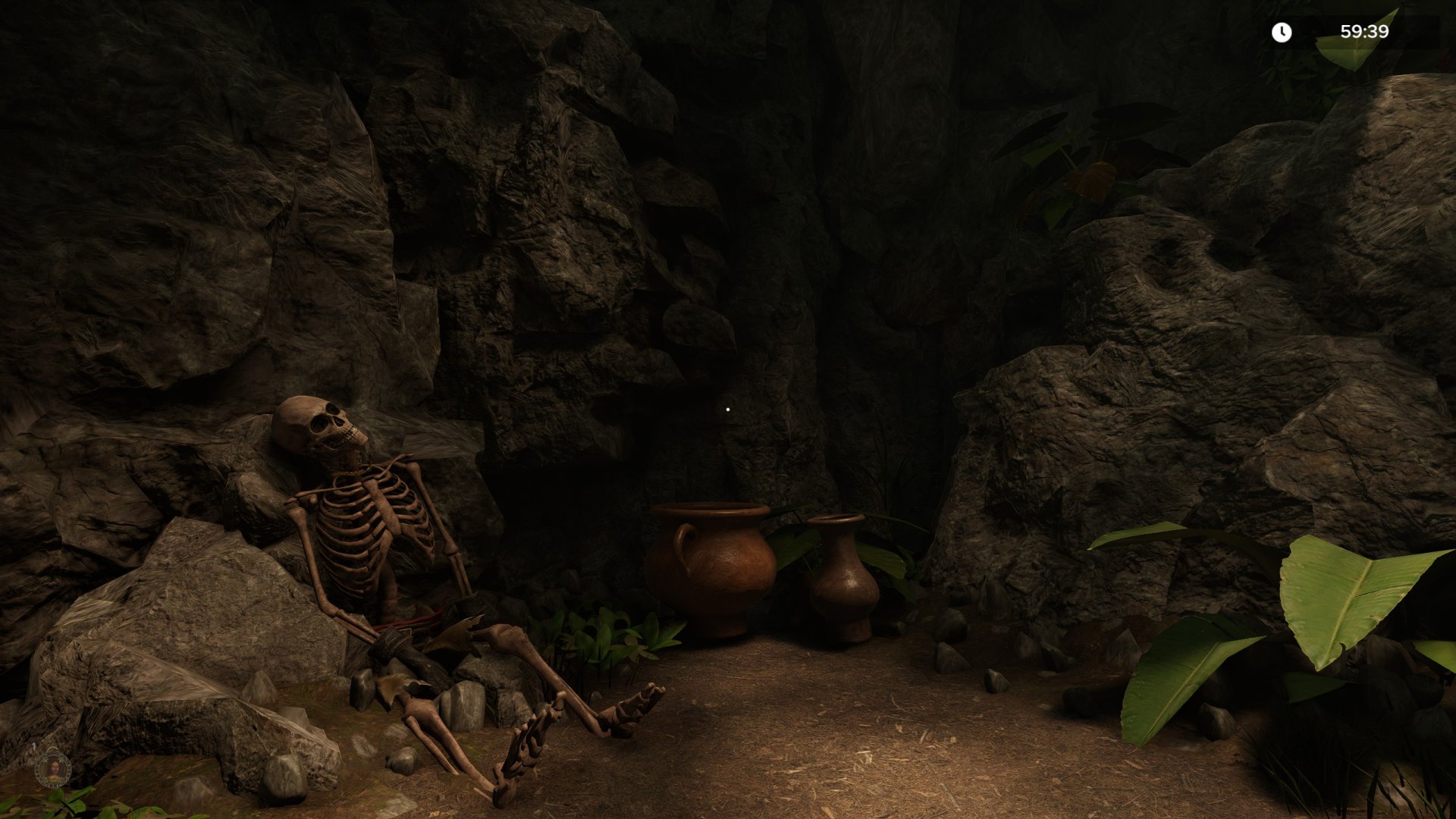Select the portrait locket inventory item
The width and height of the screenshot is (1456, 819).
(x=53, y=768)
